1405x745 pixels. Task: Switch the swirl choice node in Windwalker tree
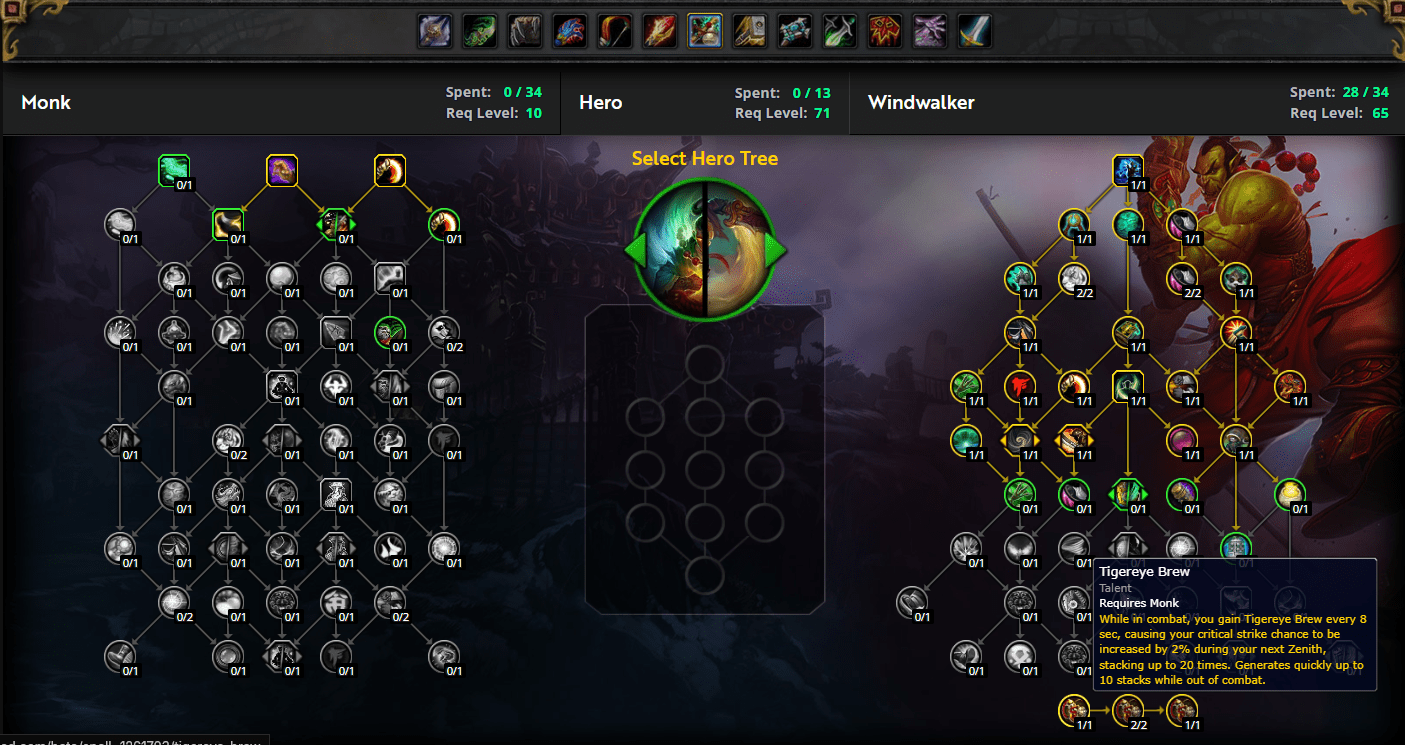pyautogui.click(x=1019, y=440)
